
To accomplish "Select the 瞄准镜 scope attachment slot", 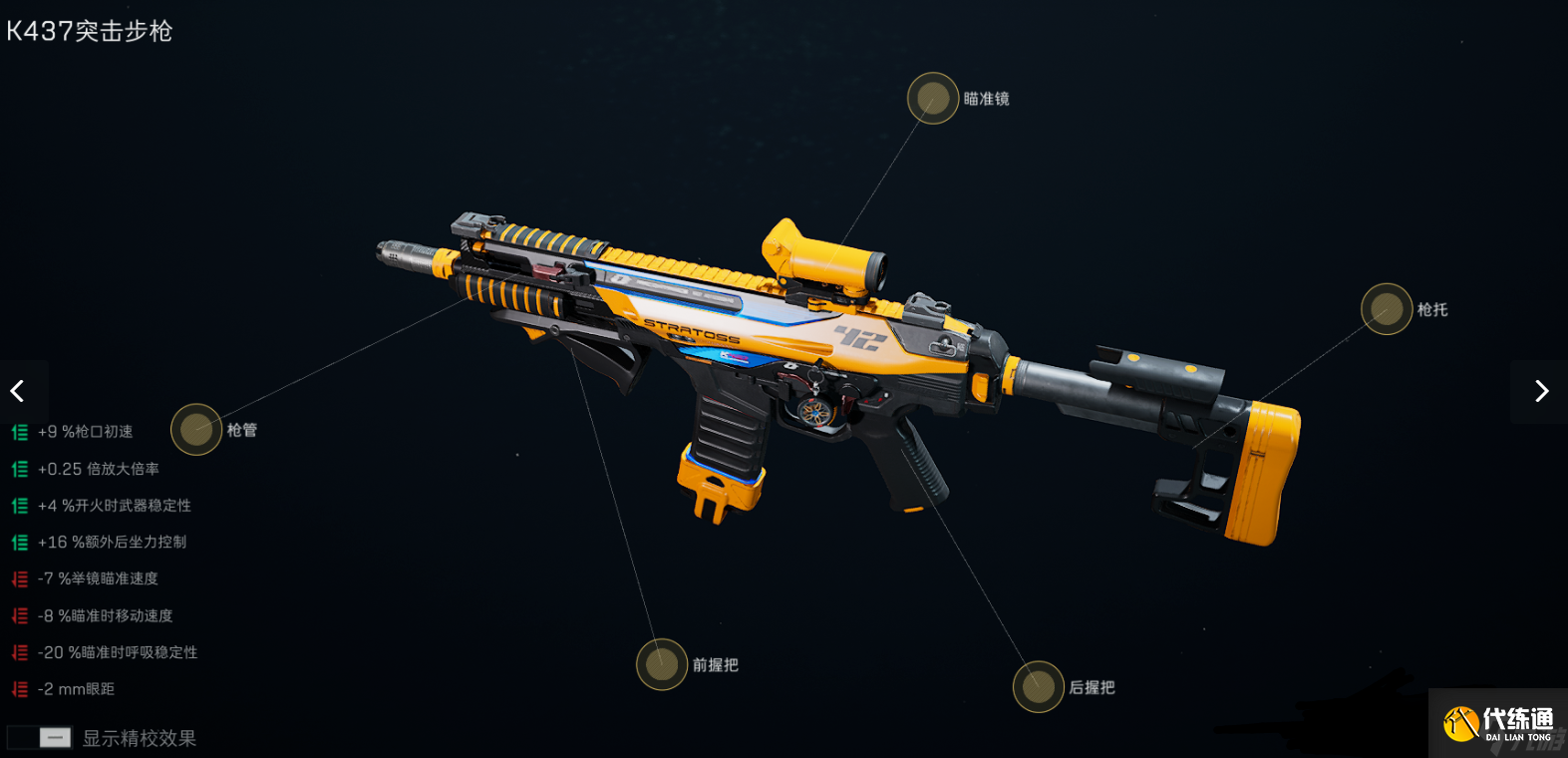I will pos(932,99).
